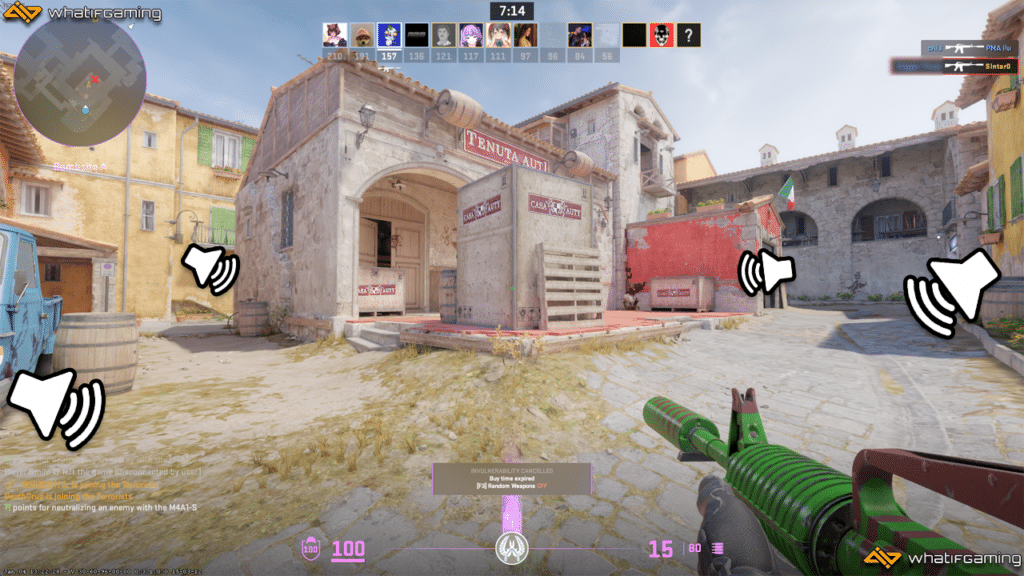Image resolution: width=1024 pixels, height=576 pixels.
Task: Click the Sintar0 kill feed entry
Action: coord(954,66)
